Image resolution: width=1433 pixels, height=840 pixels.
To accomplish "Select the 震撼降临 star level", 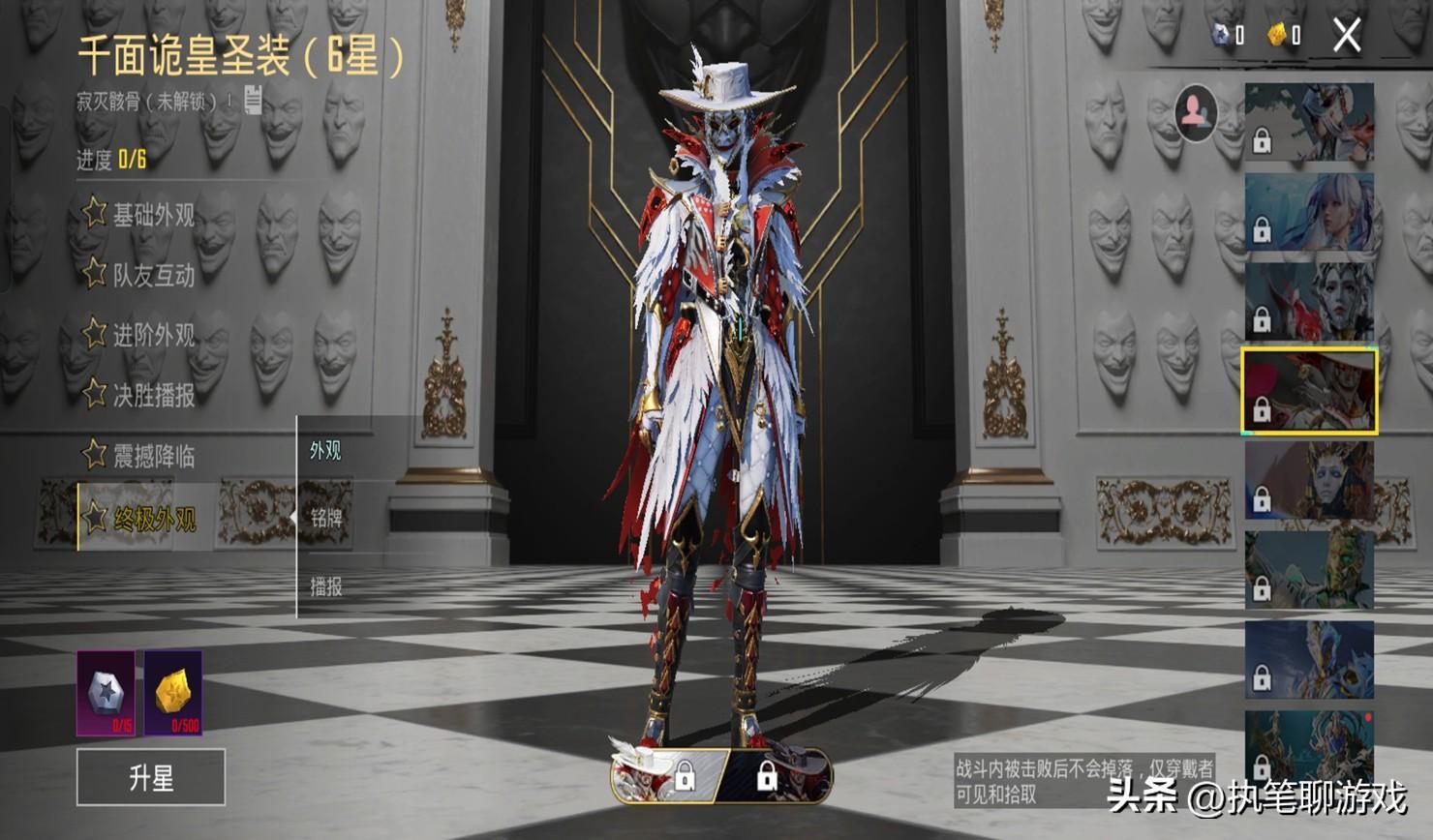I will pos(140,455).
